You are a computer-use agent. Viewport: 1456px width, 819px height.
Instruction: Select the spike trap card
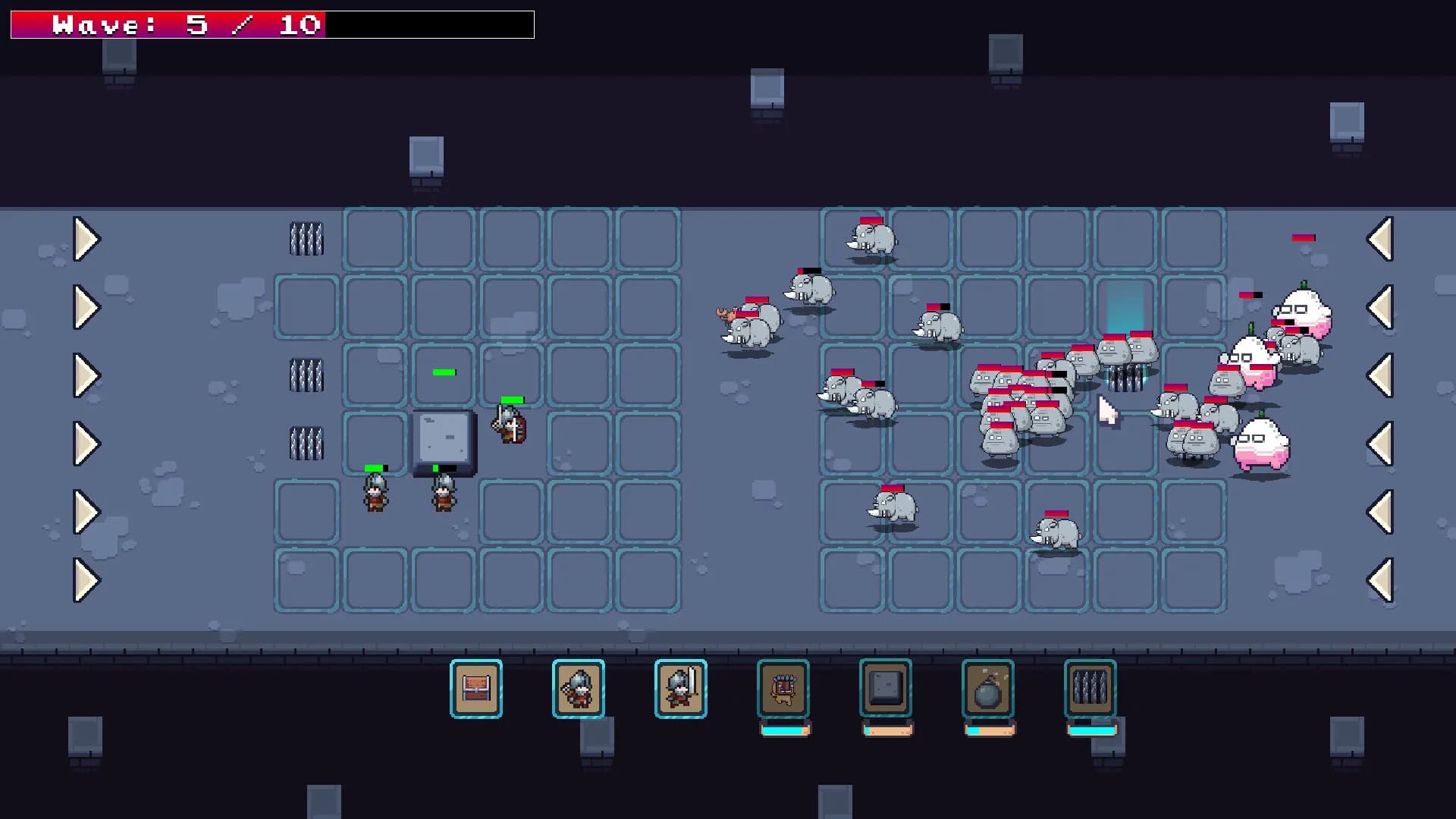click(x=1090, y=689)
